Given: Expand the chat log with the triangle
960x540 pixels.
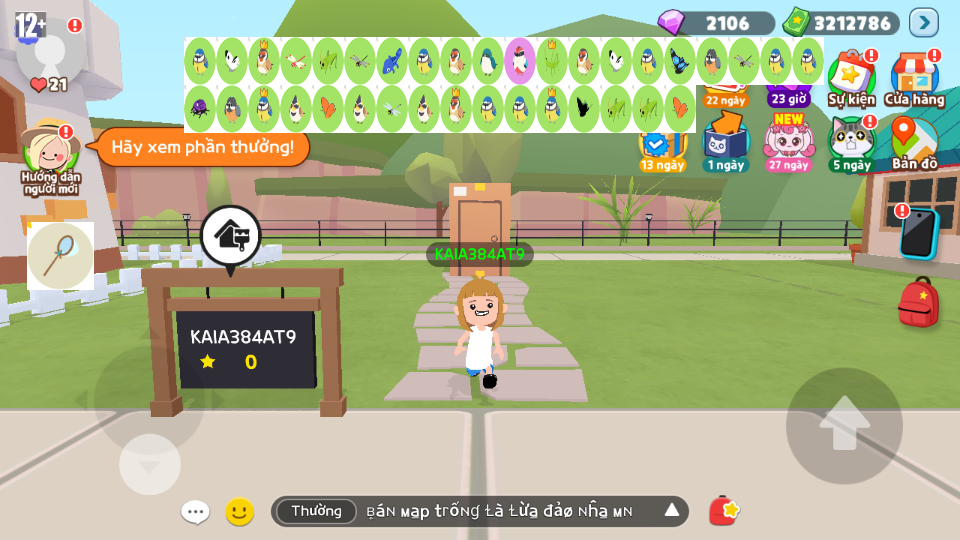Looking at the screenshot, I should pos(672,511).
